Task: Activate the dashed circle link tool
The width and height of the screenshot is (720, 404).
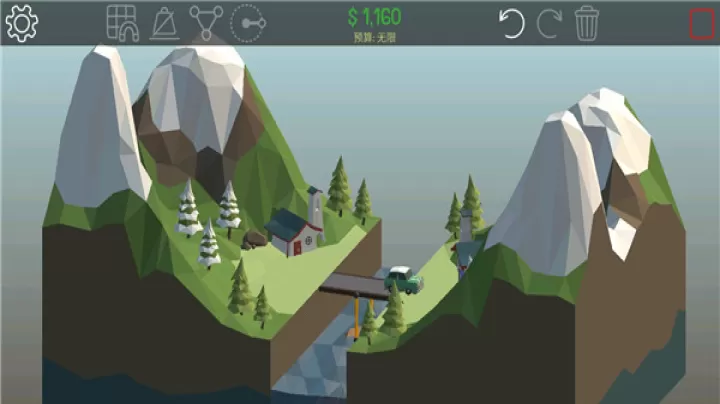Action: [x=247, y=22]
